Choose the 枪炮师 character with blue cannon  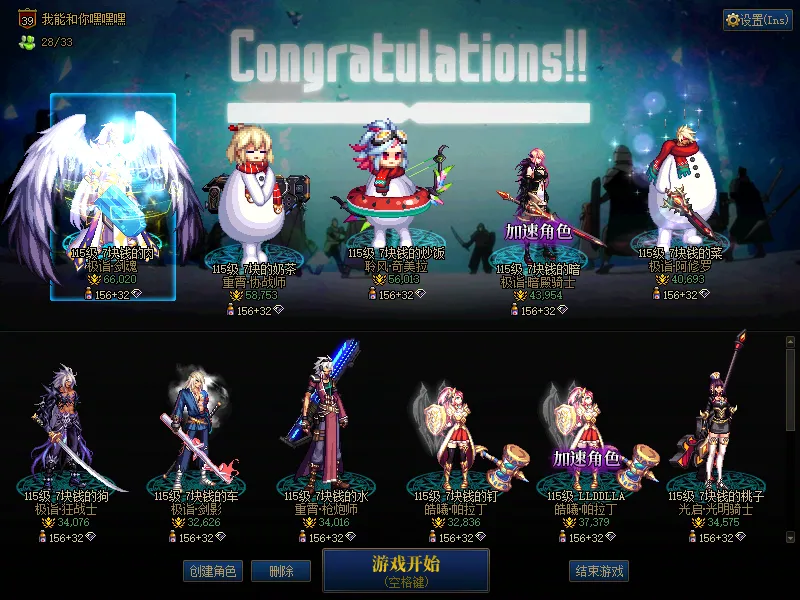(320, 430)
